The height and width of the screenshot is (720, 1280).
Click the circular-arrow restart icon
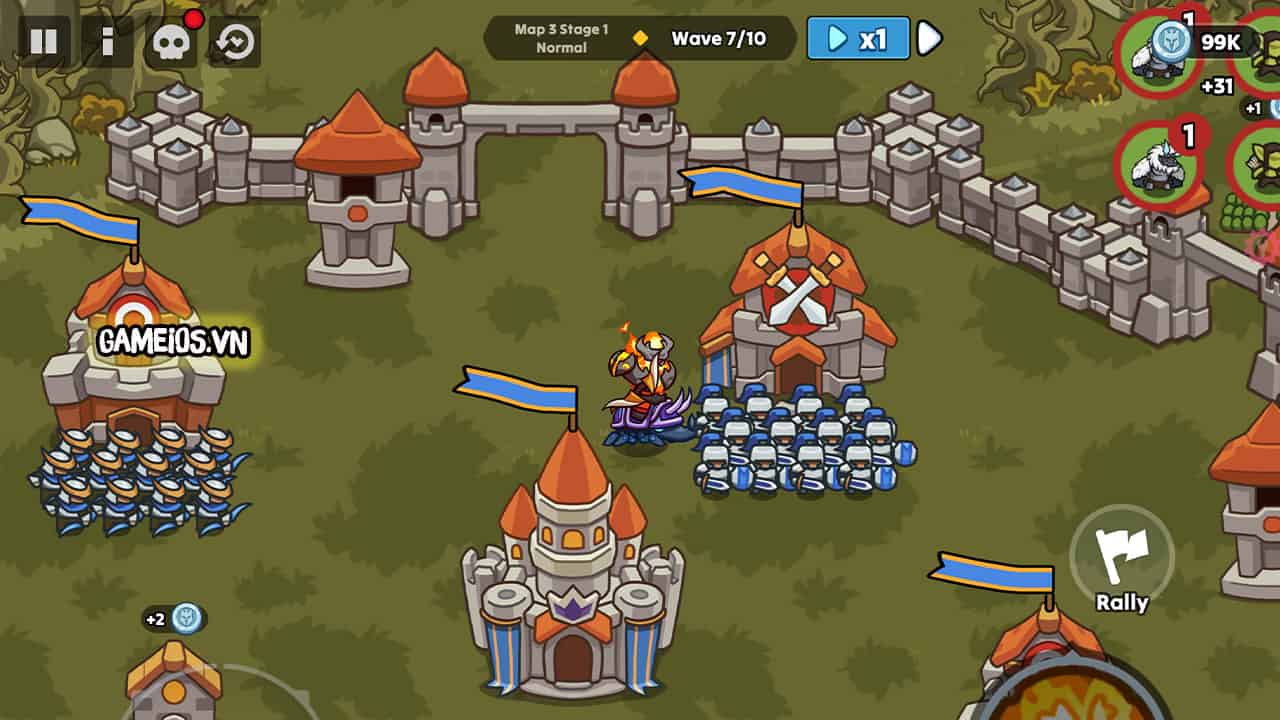pyautogui.click(x=235, y=42)
